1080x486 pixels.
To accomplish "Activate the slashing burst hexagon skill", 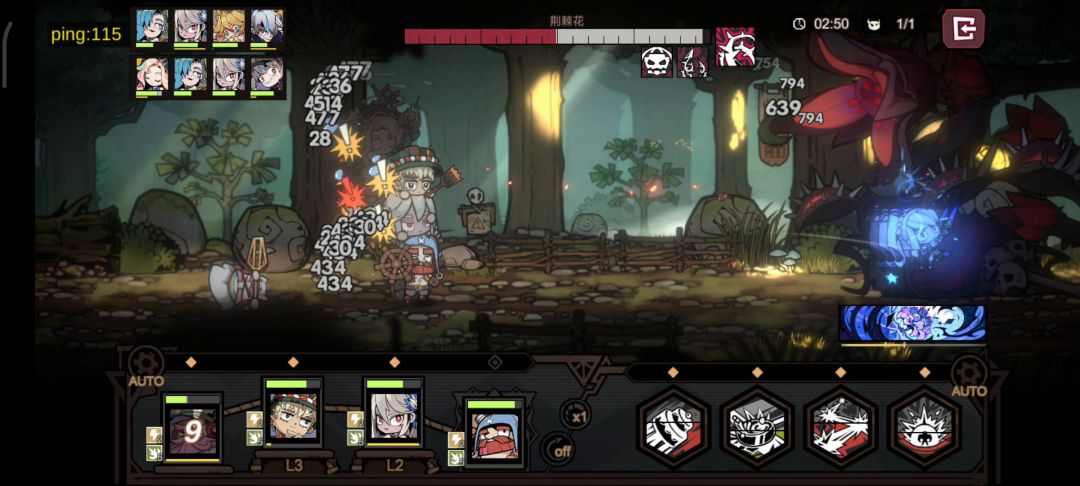I will pyautogui.click(x=841, y=427).
